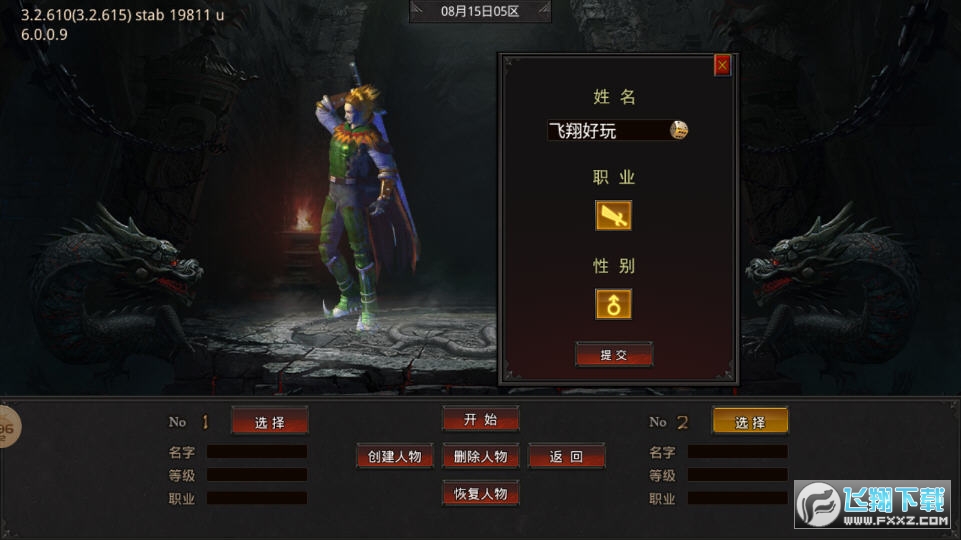Select the sword warrior class icon
This screenshot has width=961, height=540.
pos(613,215)
